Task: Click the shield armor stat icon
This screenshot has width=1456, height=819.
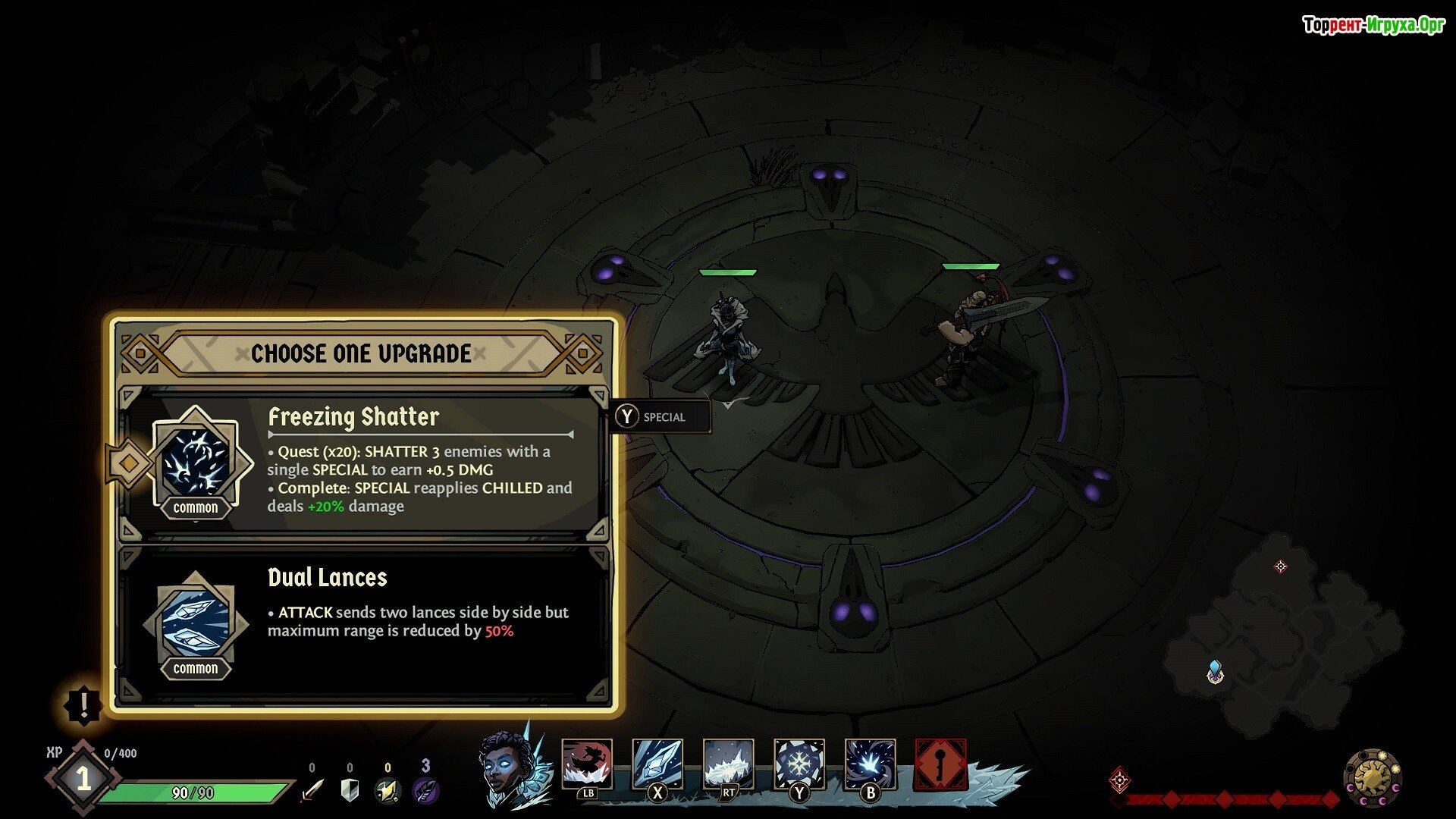Action: point(350,790)
